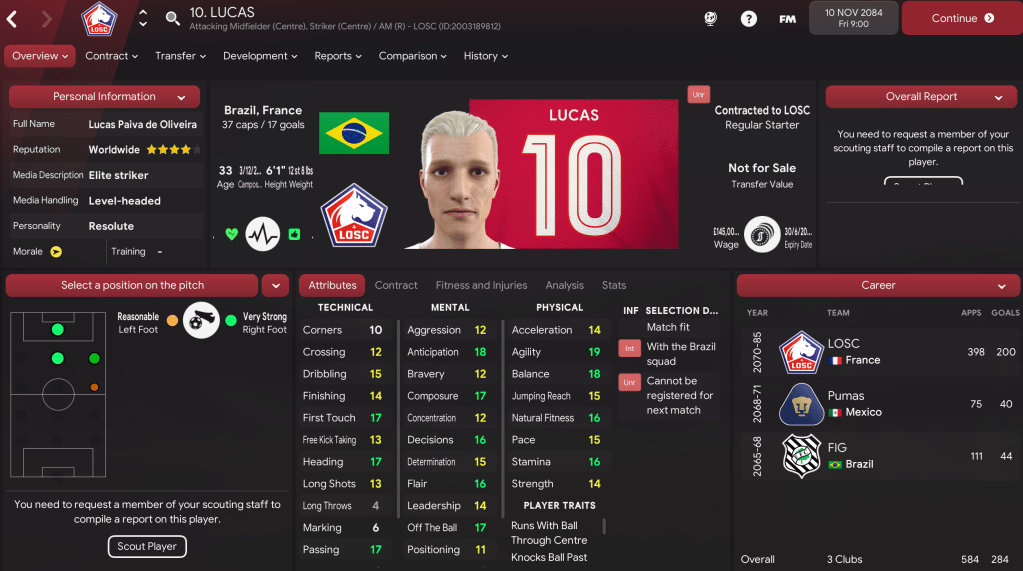Open the Contract menu in top bar
1023x571 pixels.
tap(111, 56)
